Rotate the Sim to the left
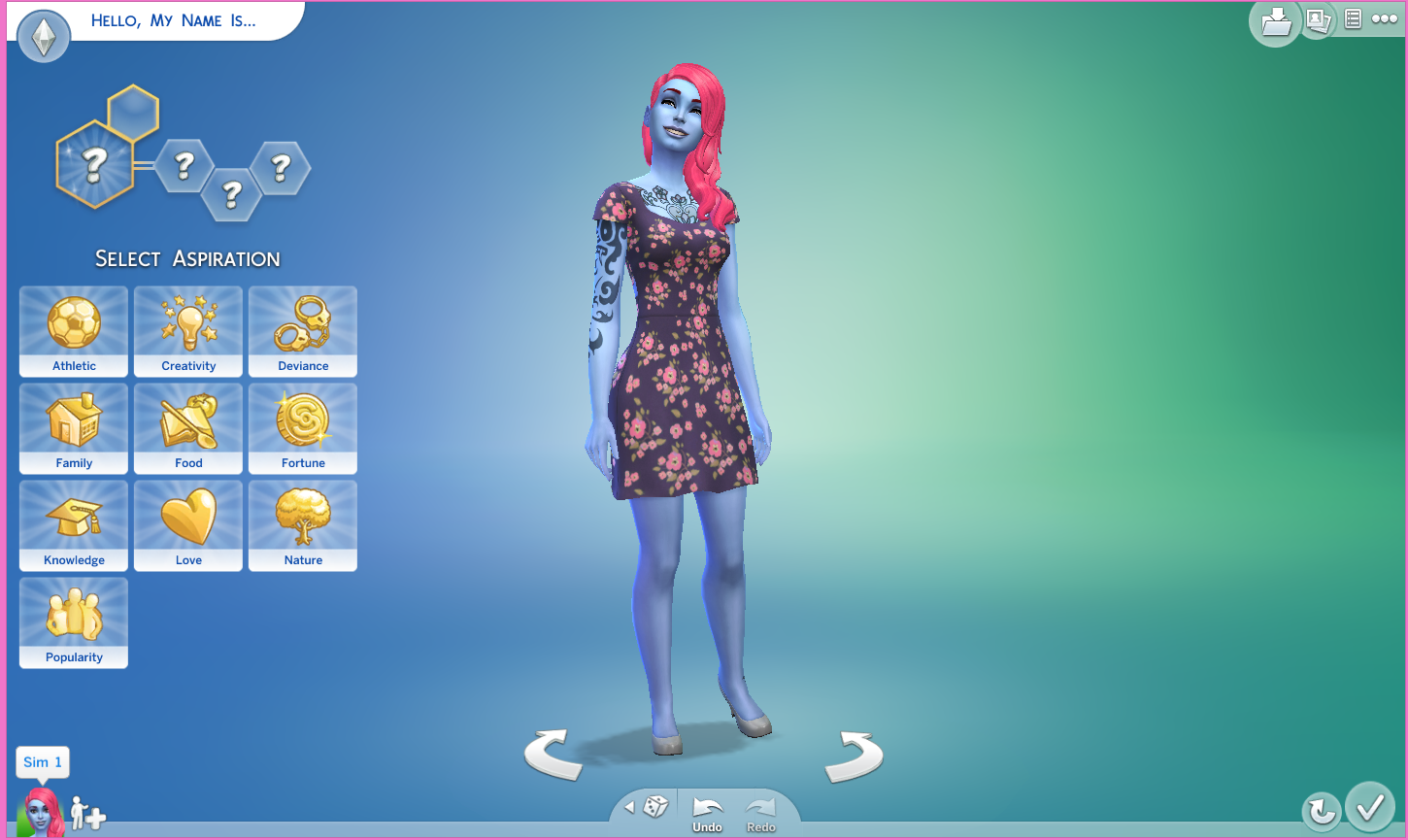 [x=555, y=750]
